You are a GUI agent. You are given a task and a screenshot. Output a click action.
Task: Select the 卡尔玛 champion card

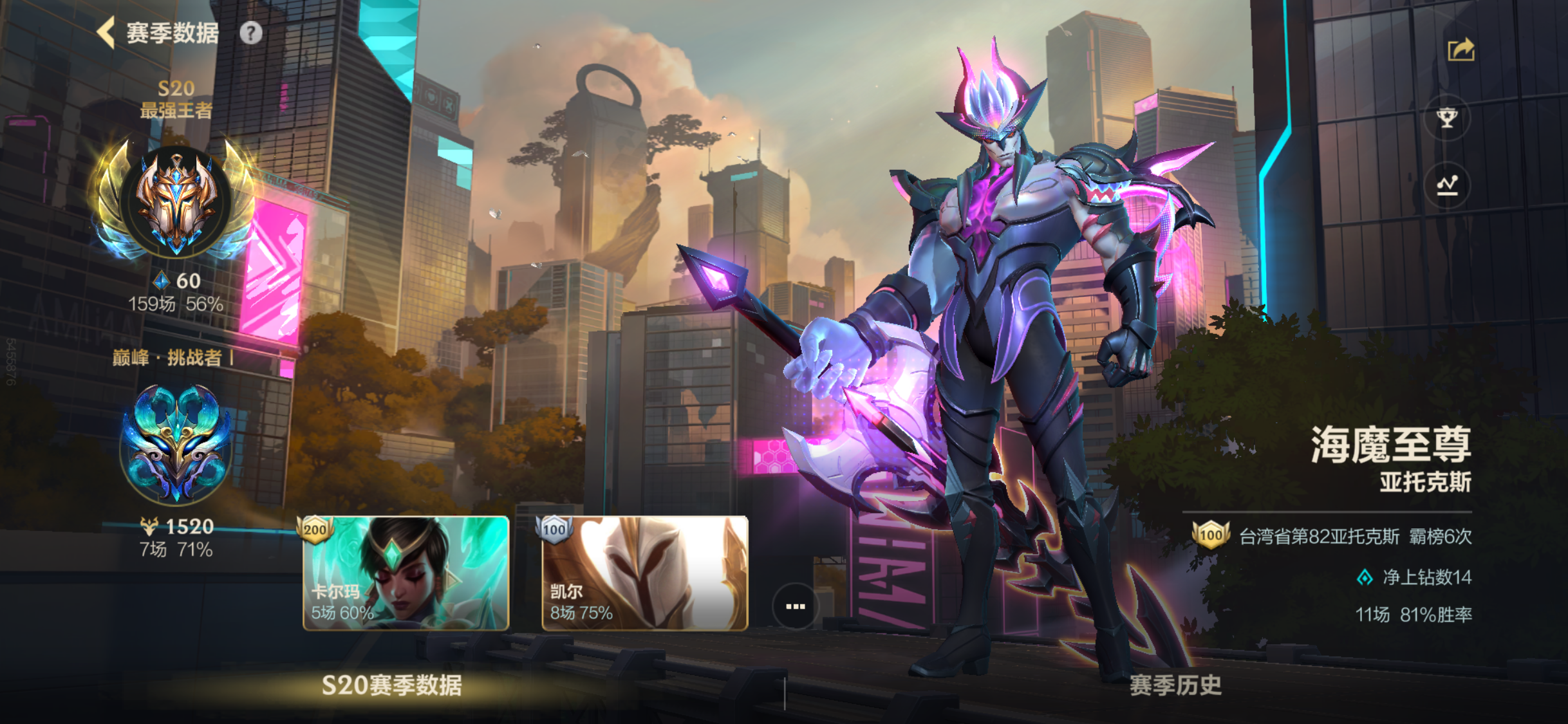coord(406,573)
